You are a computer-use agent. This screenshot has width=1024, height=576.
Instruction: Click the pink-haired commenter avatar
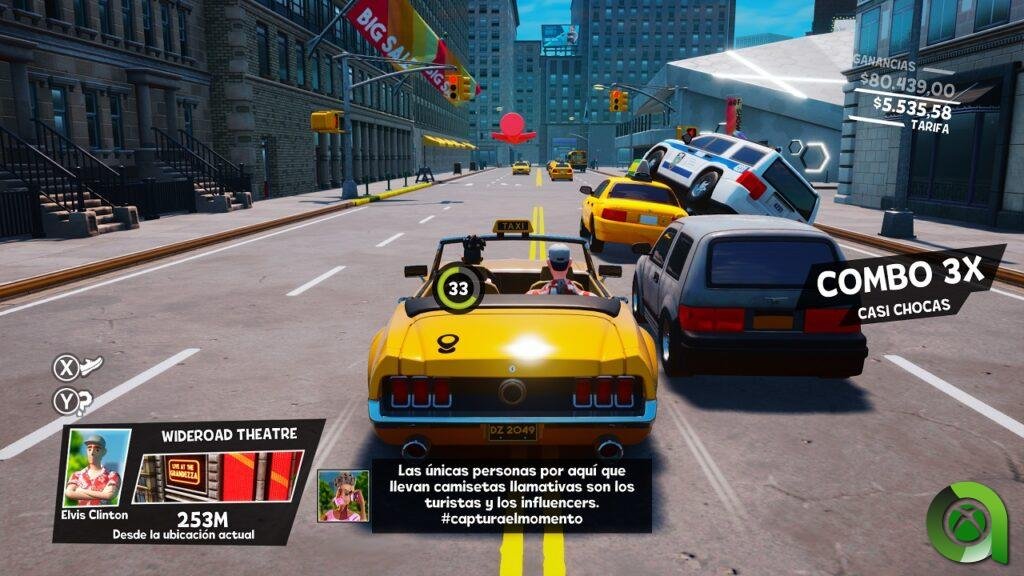342,496
